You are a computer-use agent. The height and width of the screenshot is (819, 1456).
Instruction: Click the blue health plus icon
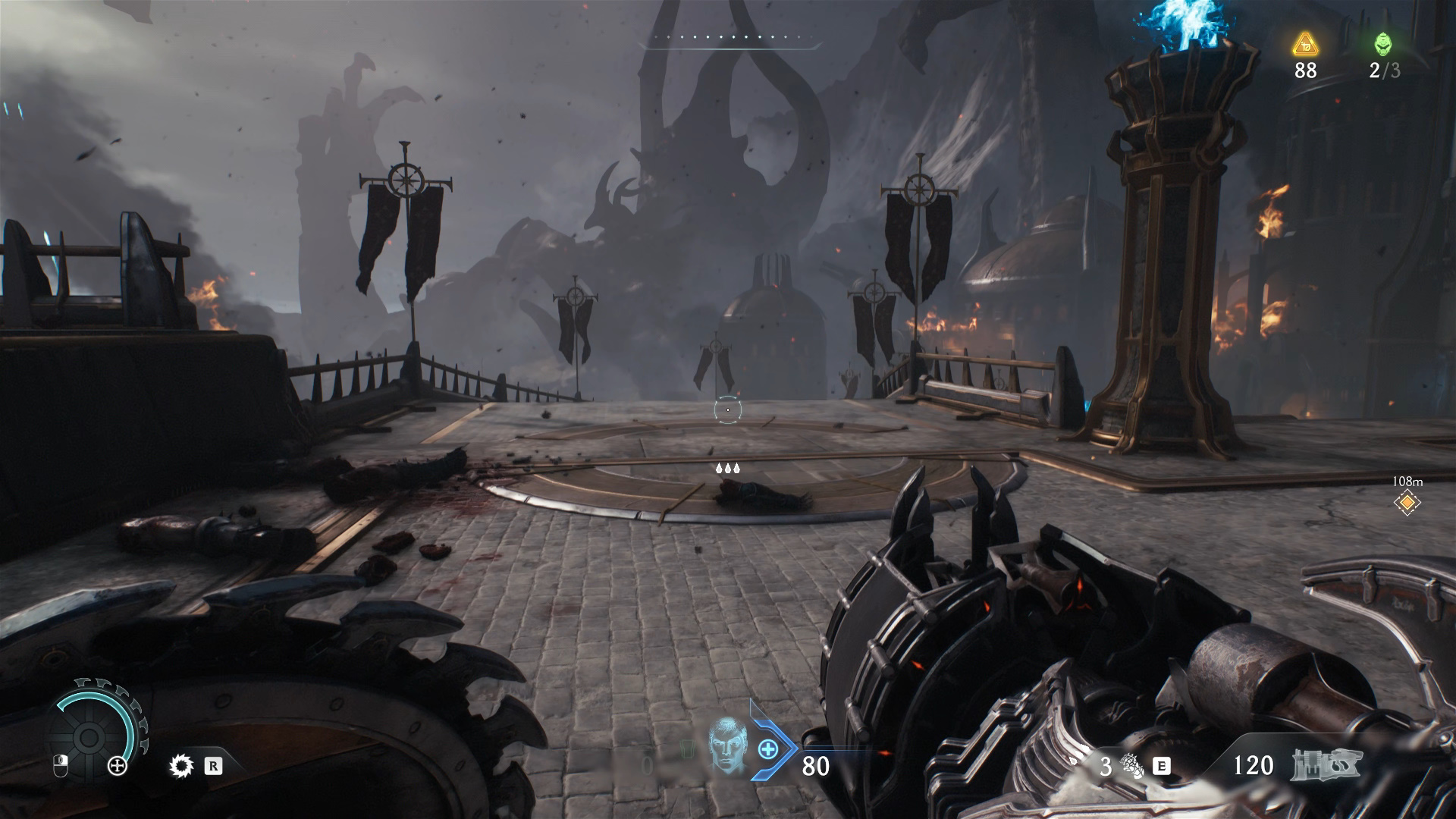768,749
